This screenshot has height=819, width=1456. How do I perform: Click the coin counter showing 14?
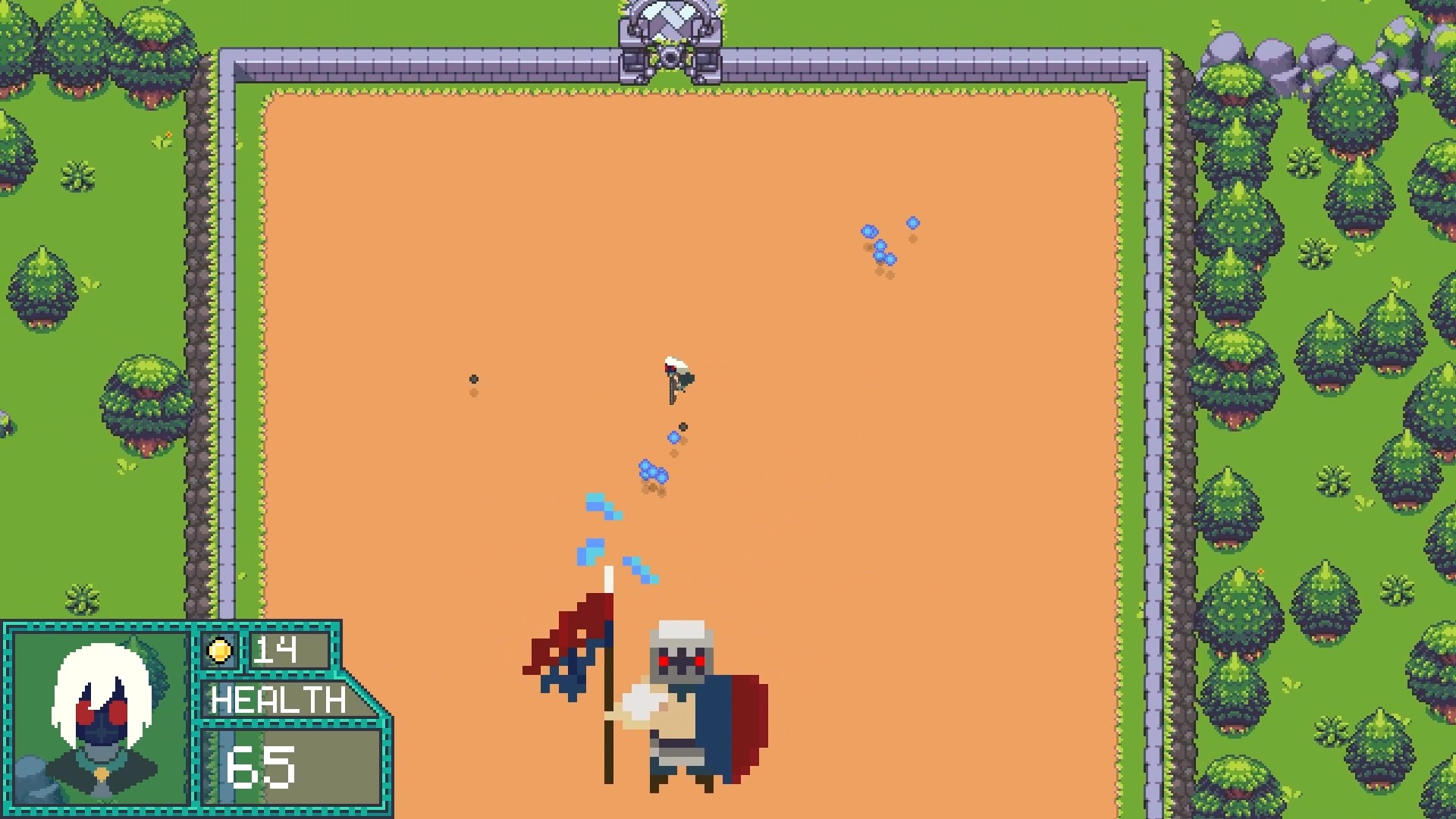click(x=281, y=650)
